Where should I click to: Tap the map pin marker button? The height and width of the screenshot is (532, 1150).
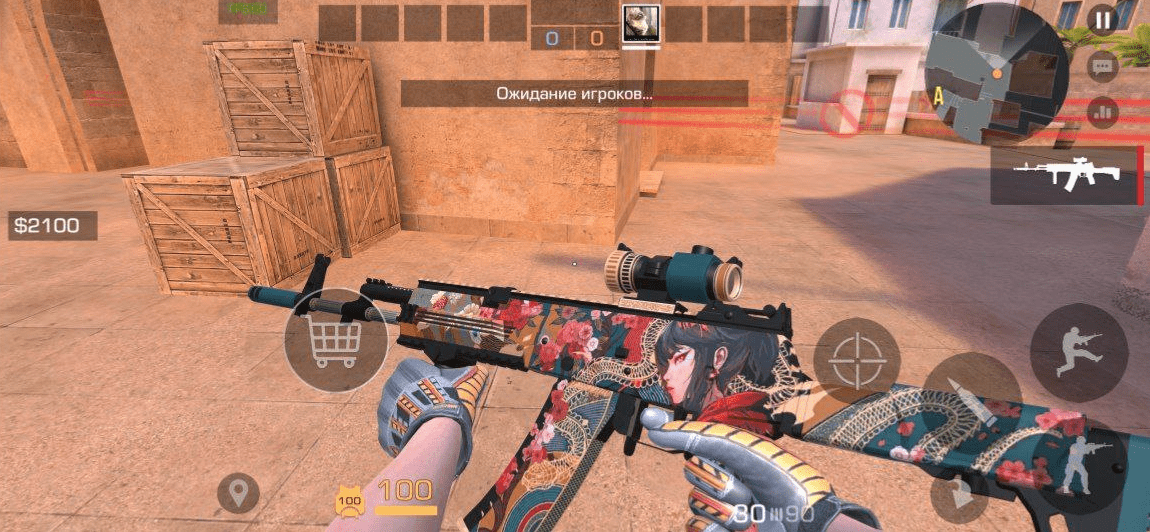click(238, 493)
